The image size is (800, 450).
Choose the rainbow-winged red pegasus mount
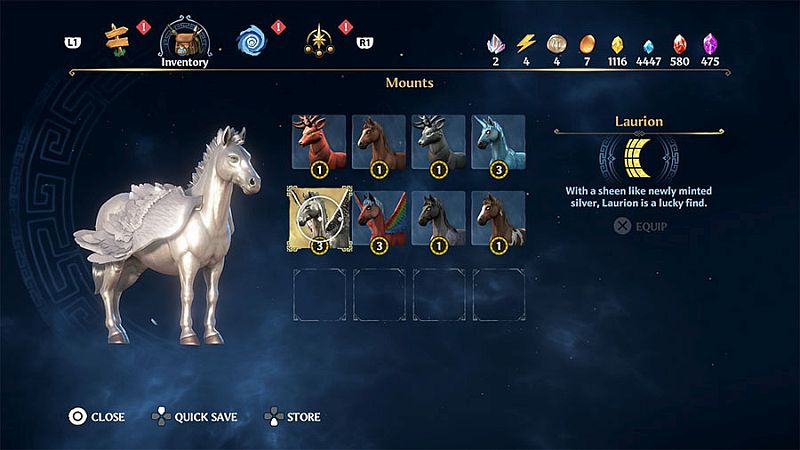(379, 217)
